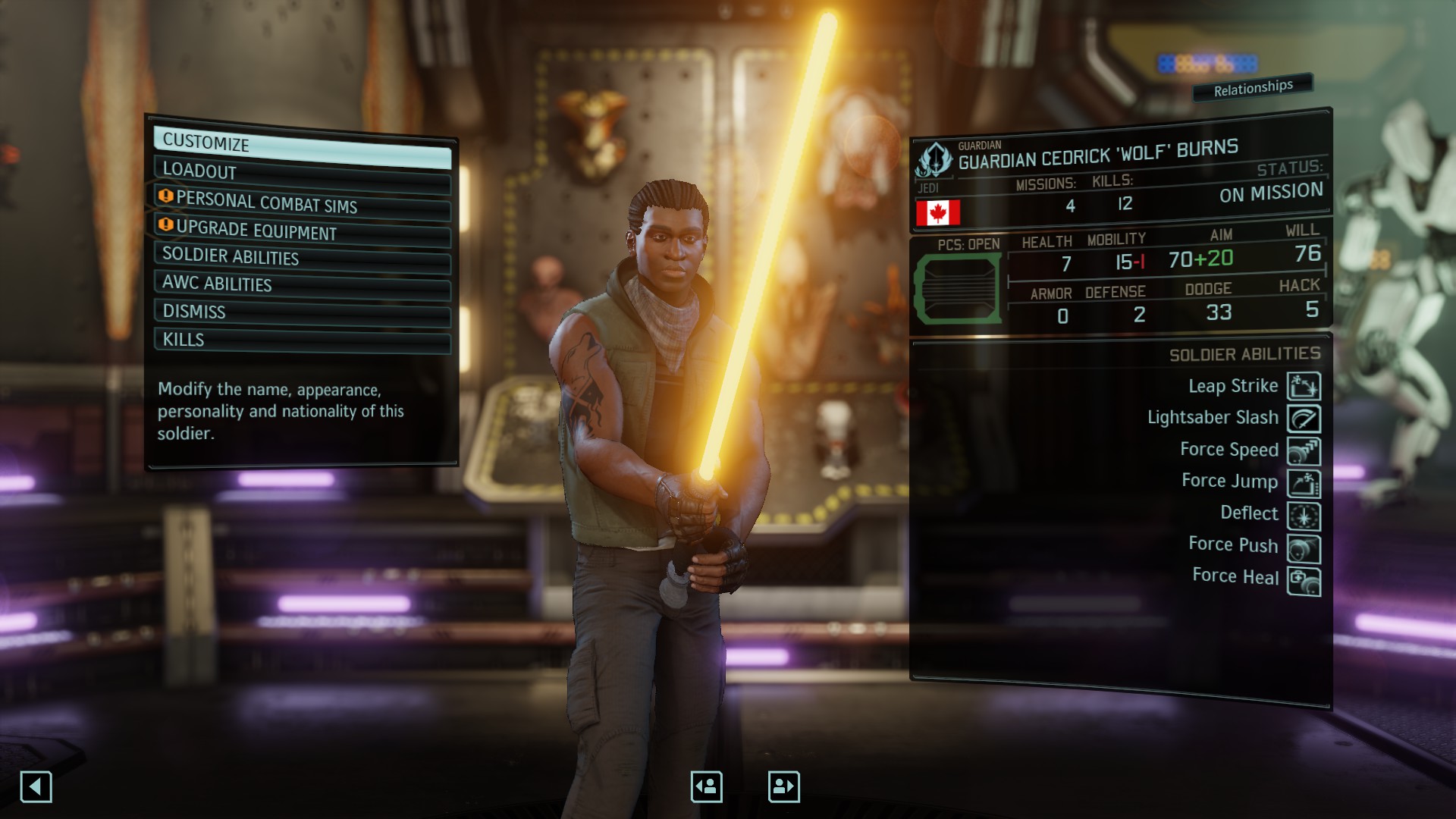This screenshot has width=1456, height=819.
Task: Show the soldier's Kills list
Action: click(302, 340)
